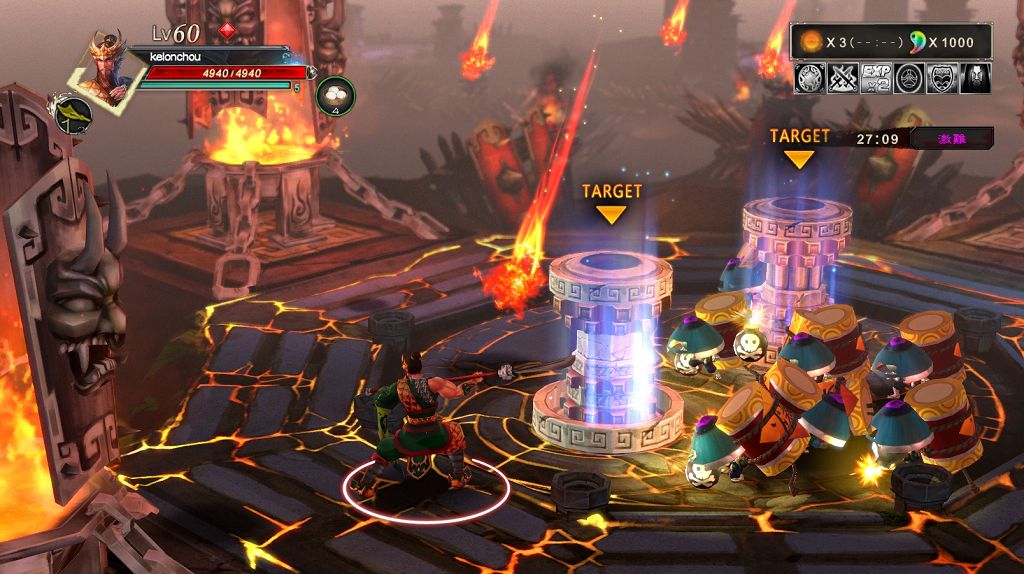Select the circular emblem buff icon
The width and height of the screenshot is (1024, 574).
[x=909, y=78]
